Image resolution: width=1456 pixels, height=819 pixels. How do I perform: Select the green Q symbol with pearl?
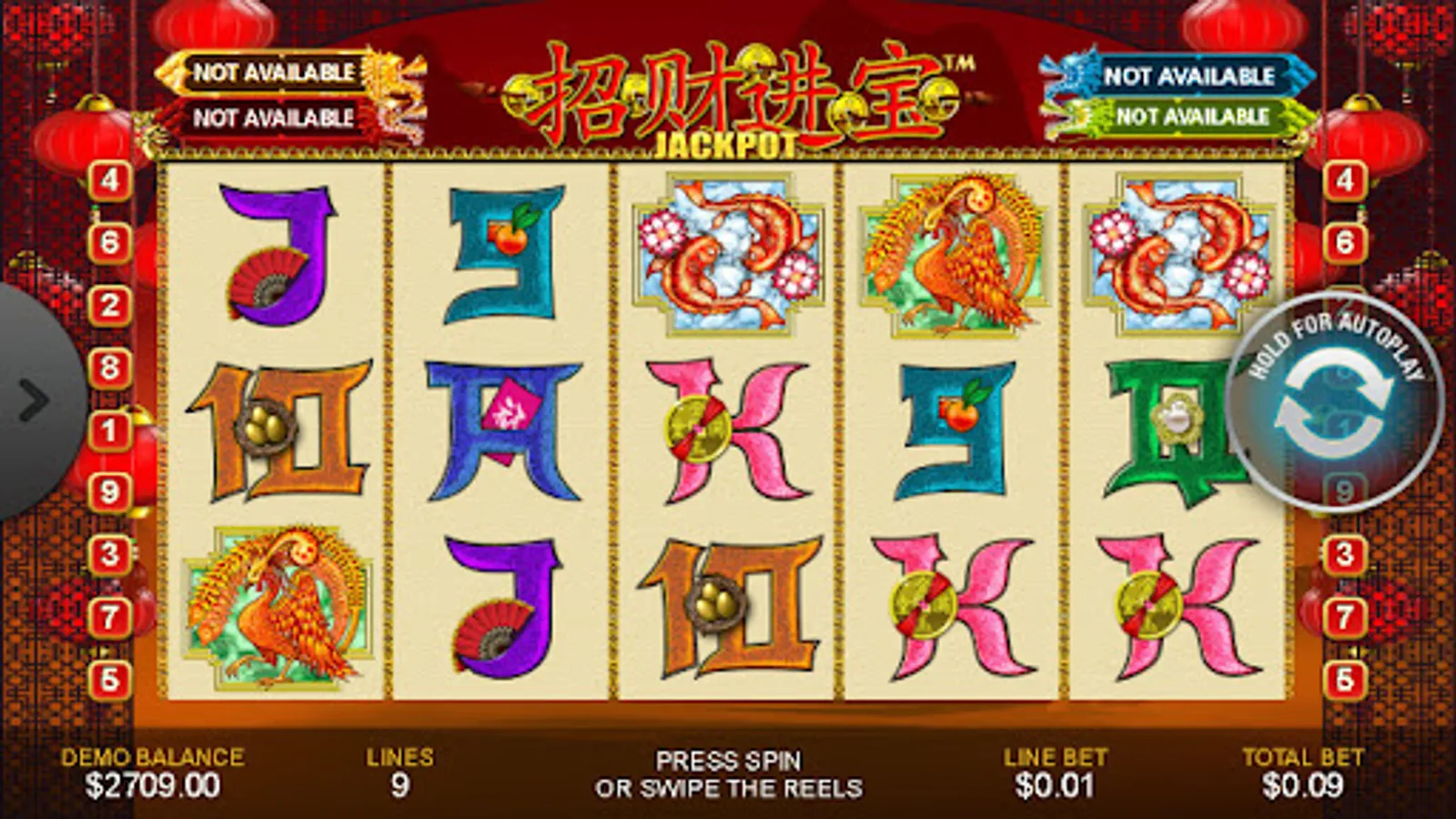1174,428
